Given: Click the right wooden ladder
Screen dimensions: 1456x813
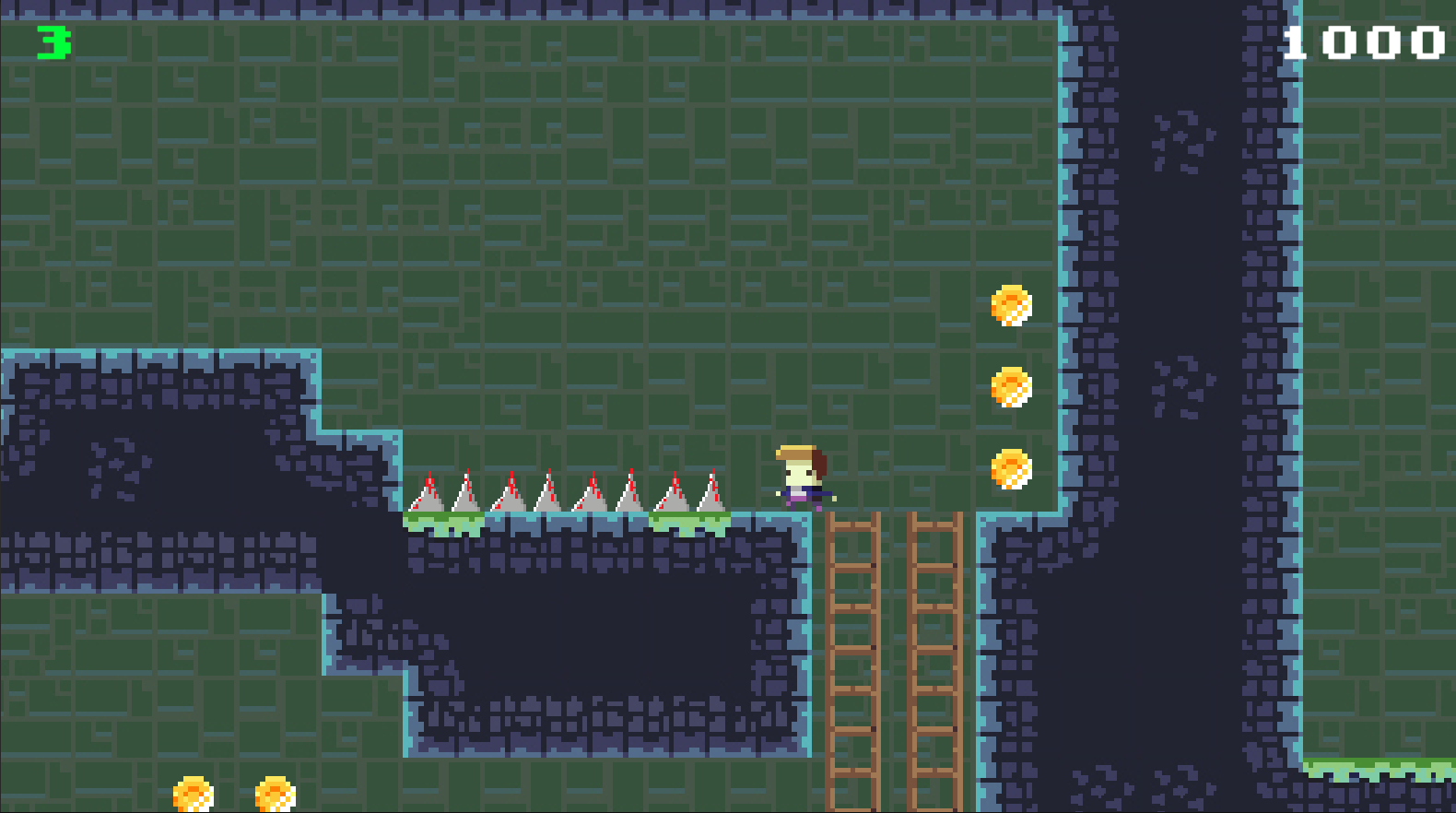Looking at the screenshot, I should click(933, 645).
